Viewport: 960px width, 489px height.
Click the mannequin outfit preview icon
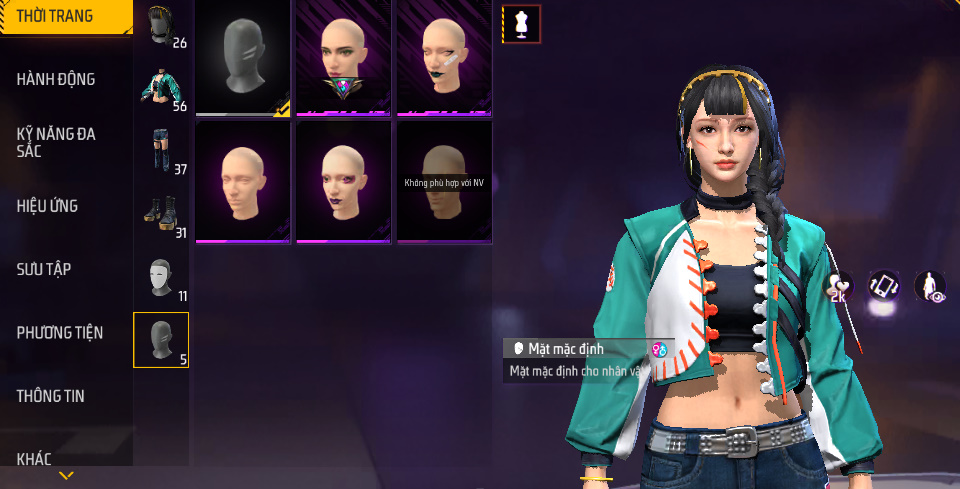click(520, 24)
